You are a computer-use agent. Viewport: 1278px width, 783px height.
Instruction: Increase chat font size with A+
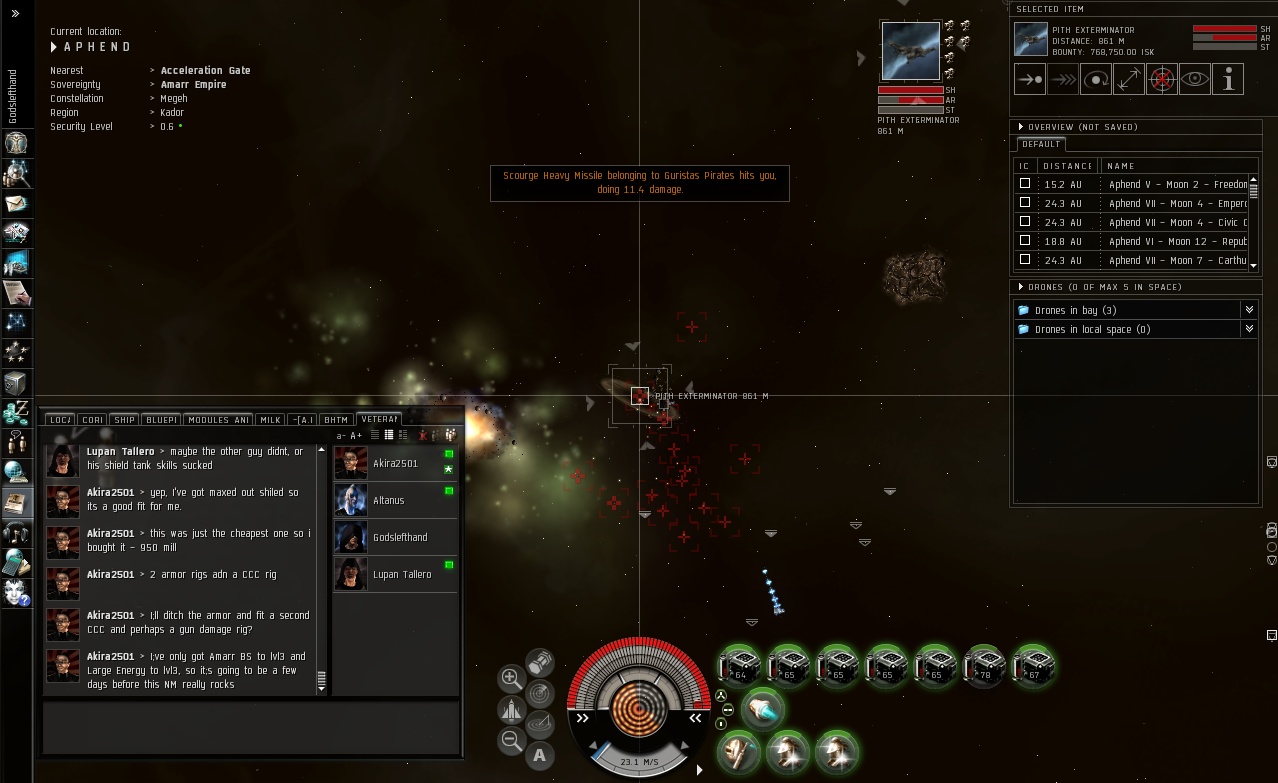356,435
